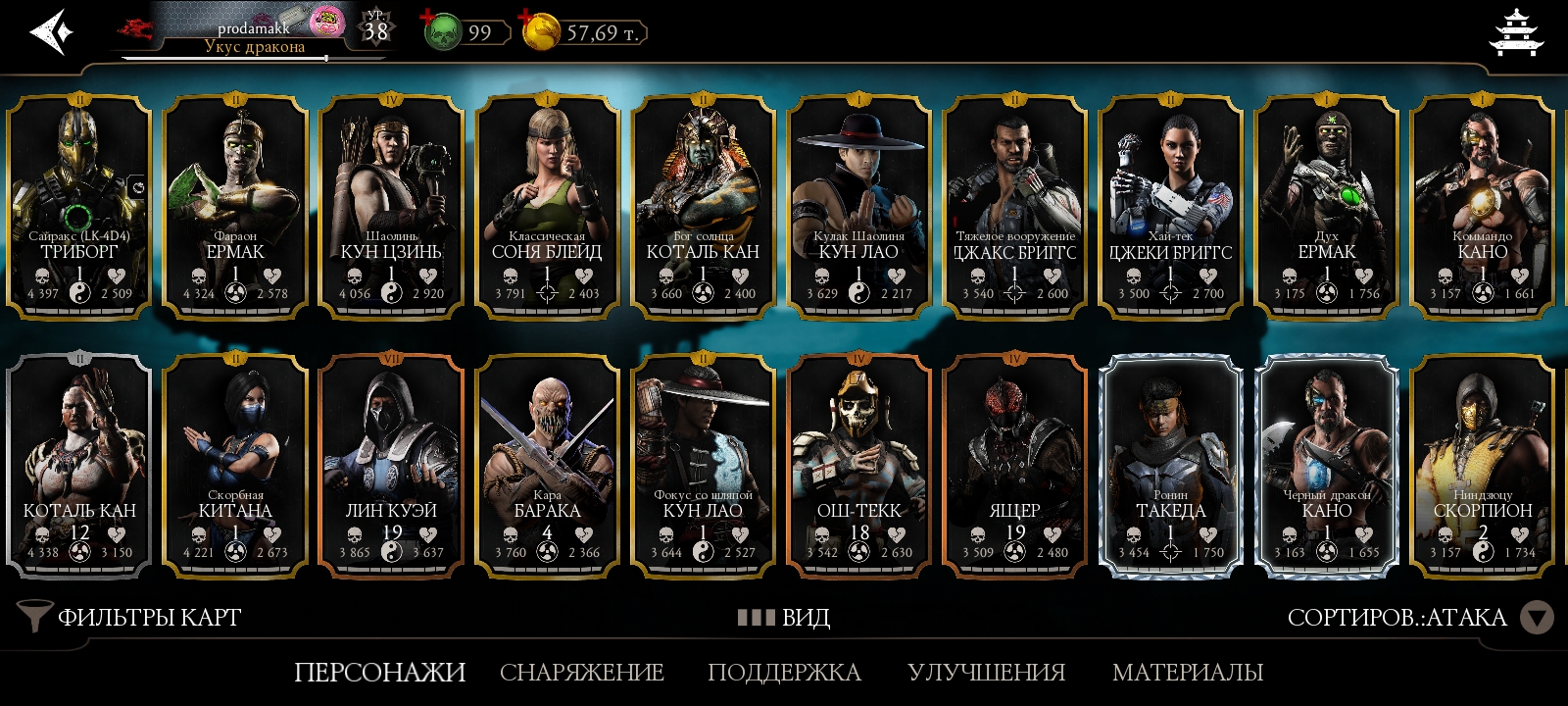Switch to the Поддержка tab
This screenshot has width=1568, height=706.
point(784,673)
